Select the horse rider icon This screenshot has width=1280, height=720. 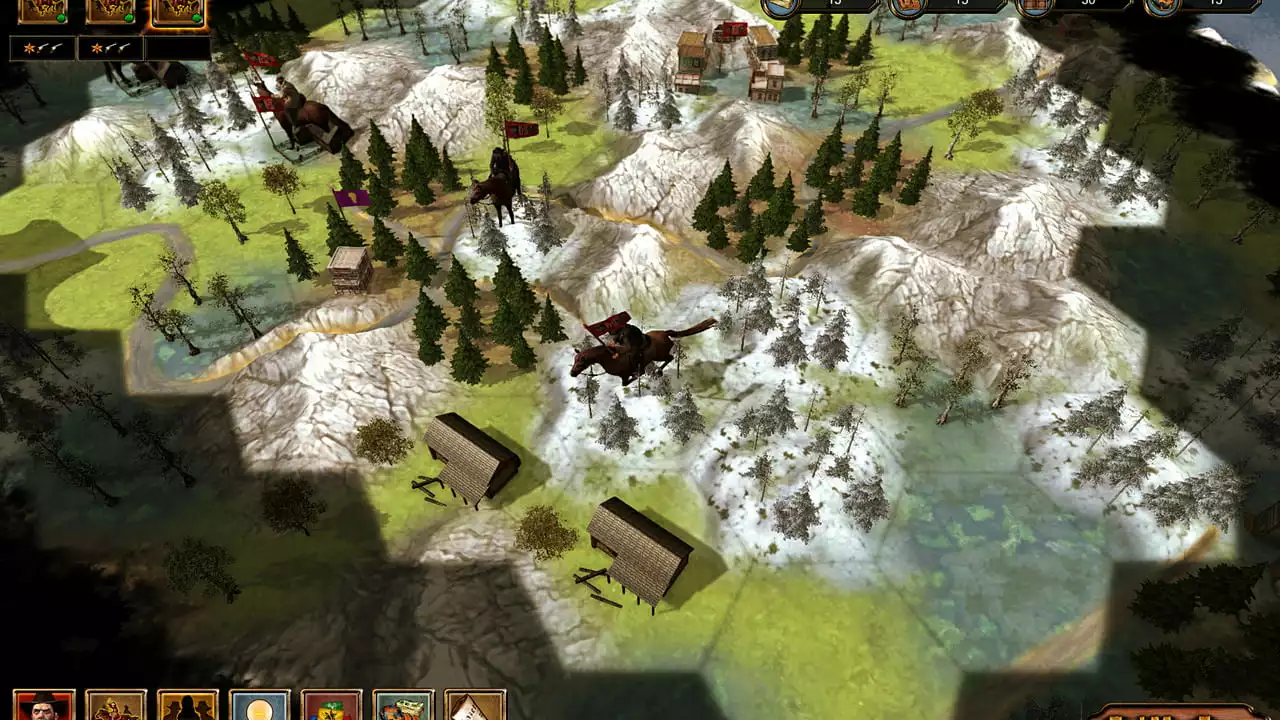coord(116,705)
